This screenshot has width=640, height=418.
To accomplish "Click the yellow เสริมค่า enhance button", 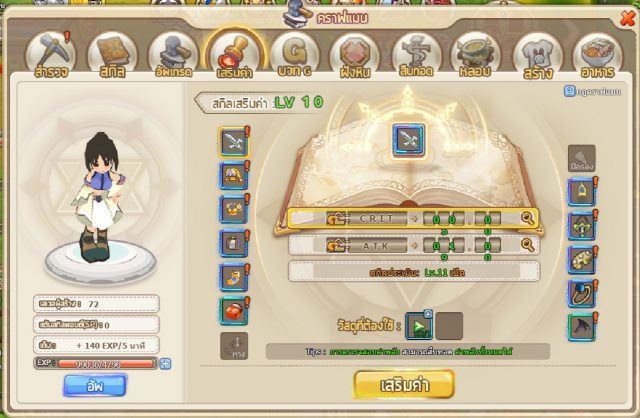I will [404, 383].
